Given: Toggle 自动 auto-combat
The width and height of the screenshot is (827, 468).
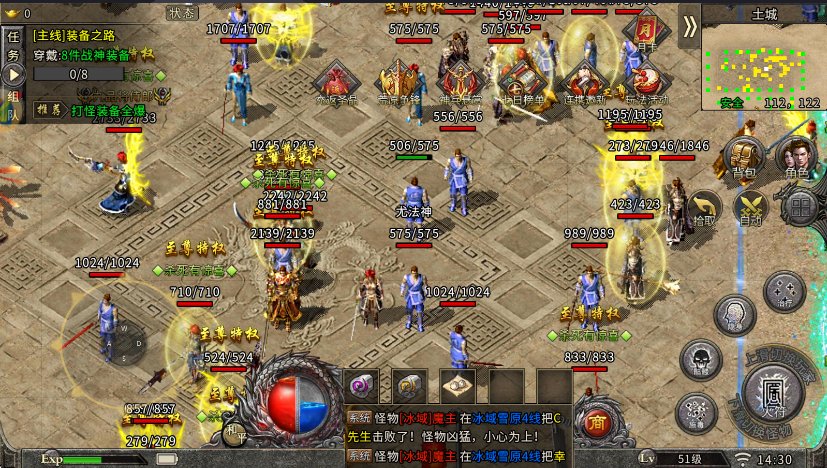Looking at the screenshot, I should pyautogui.click(x=750, y=208).
